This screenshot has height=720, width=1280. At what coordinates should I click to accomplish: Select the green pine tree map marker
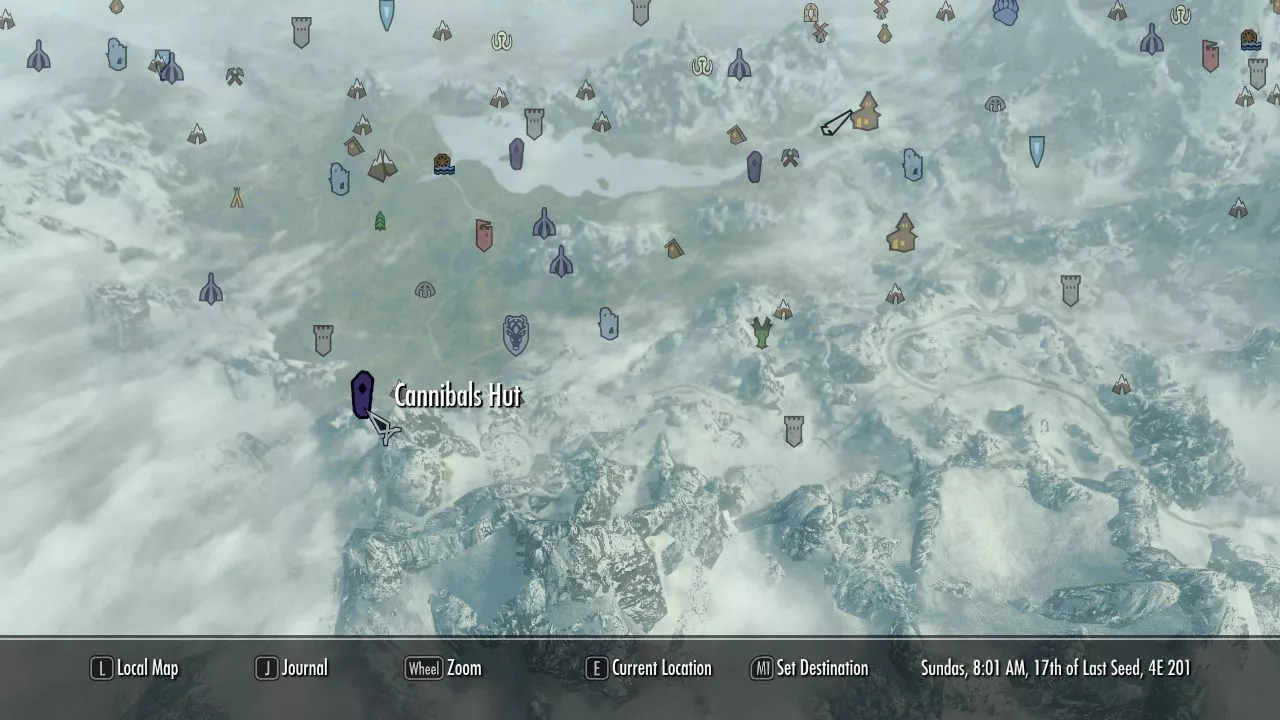click(x=380, y=221)
